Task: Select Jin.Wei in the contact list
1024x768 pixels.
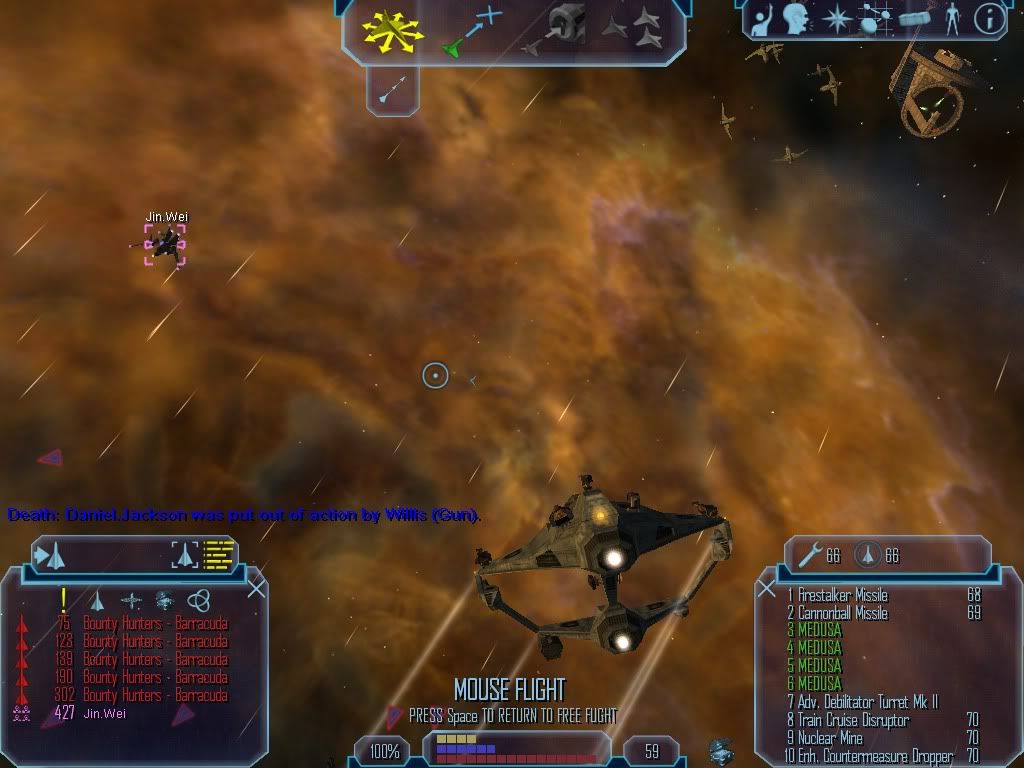Action: [x=105, y=714]
